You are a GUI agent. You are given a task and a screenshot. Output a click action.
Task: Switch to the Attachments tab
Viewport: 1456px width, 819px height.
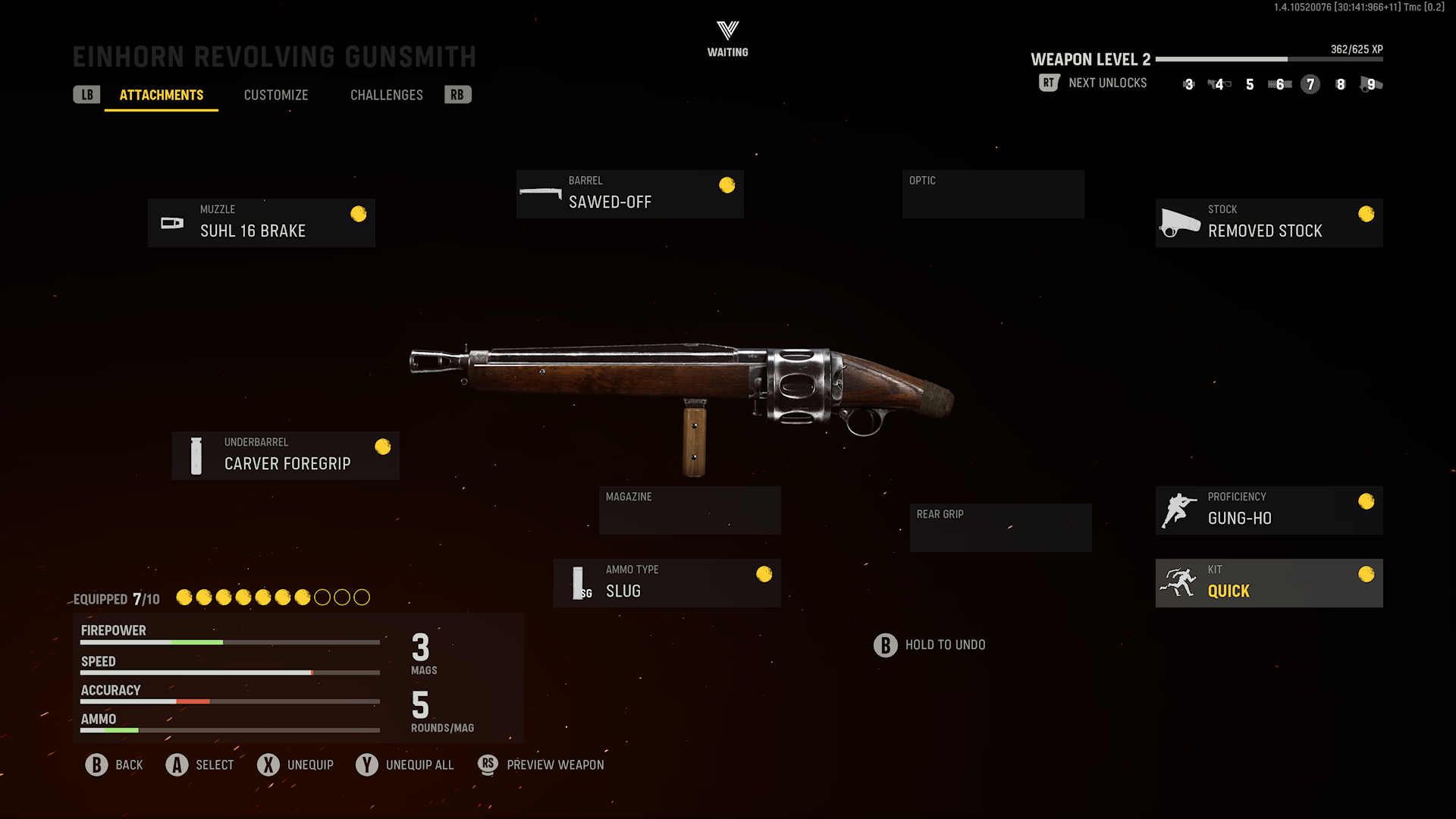coord(162,96)
